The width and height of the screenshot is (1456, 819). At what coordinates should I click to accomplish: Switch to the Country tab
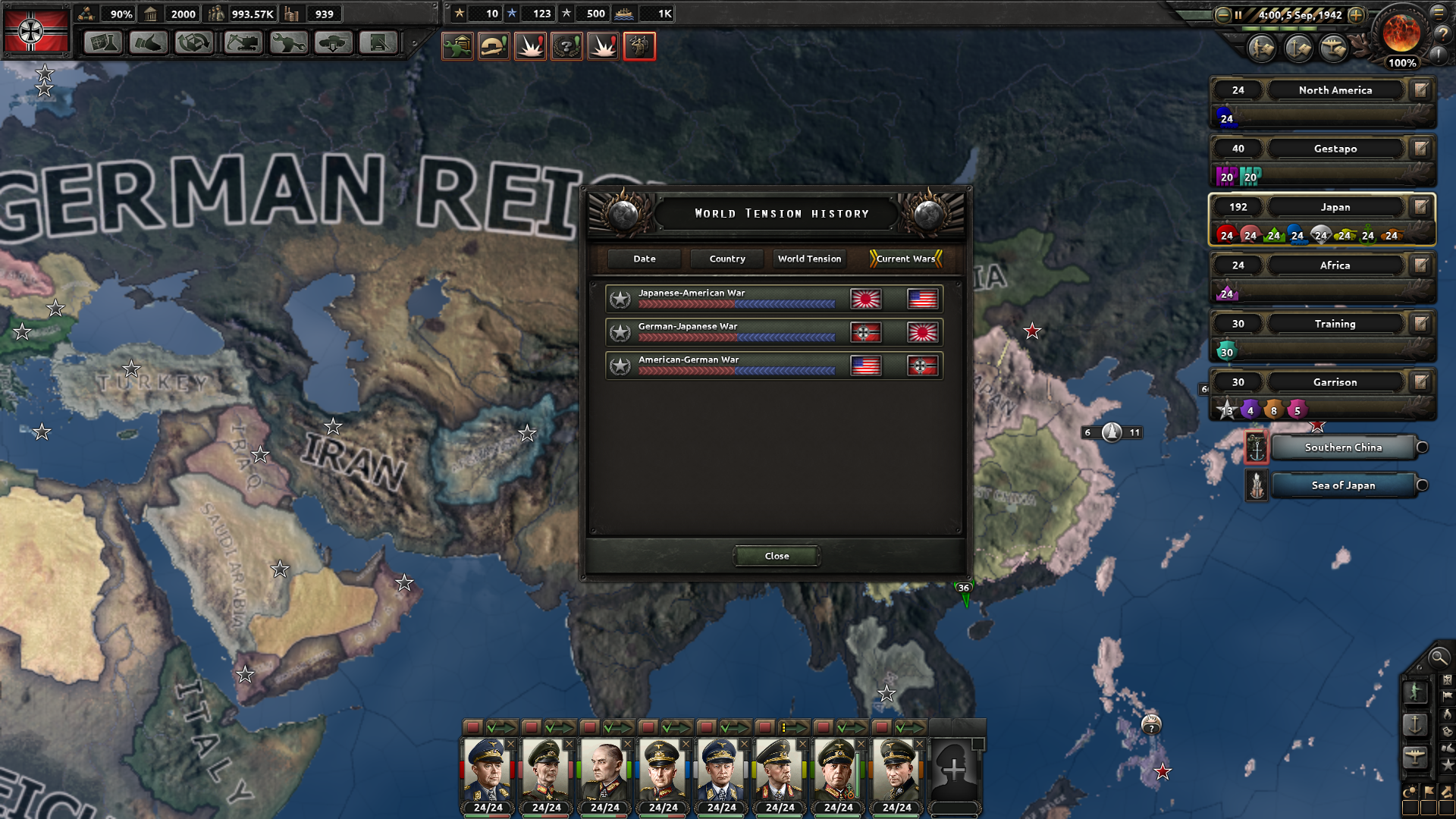click(726, 259)
